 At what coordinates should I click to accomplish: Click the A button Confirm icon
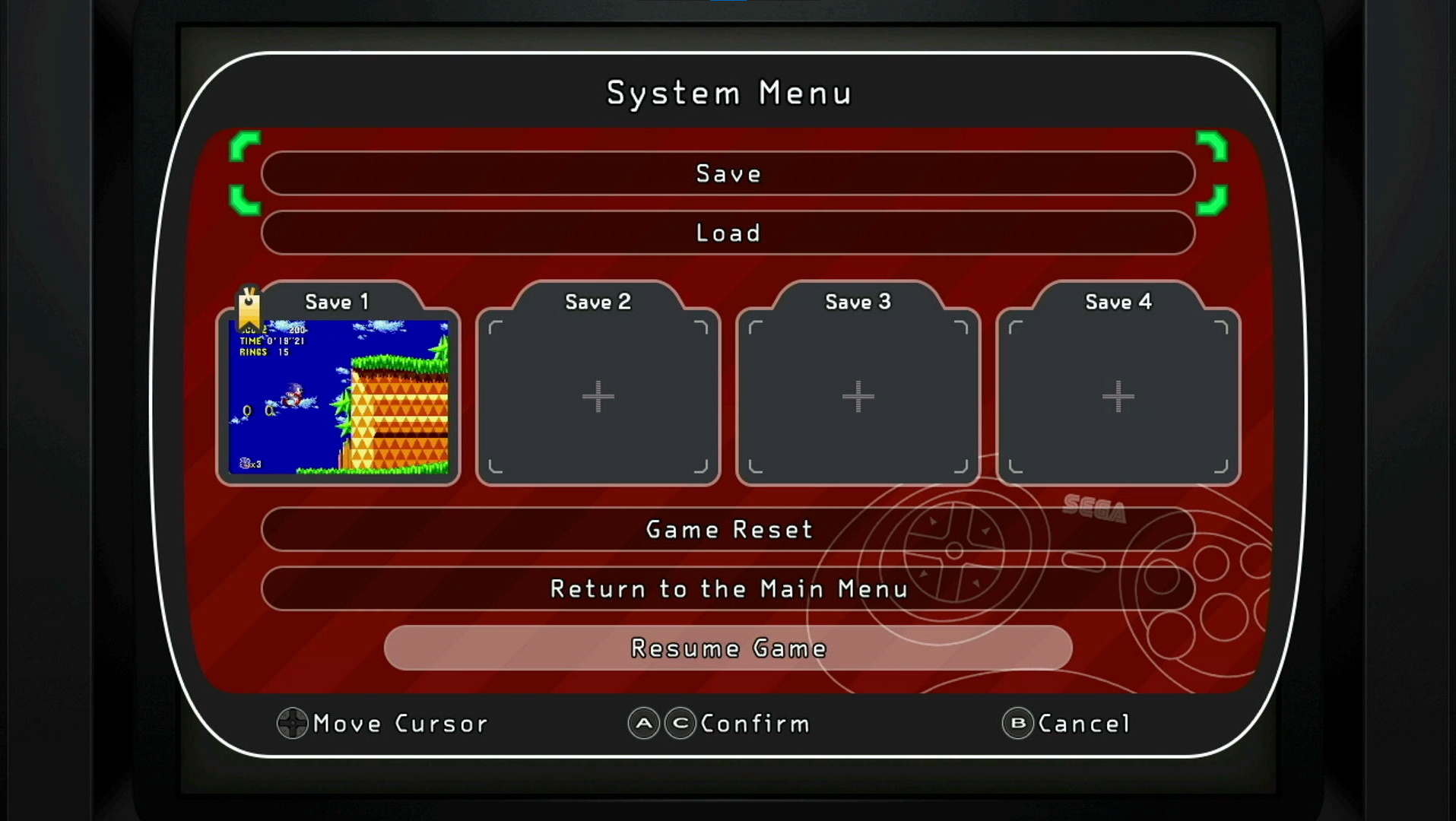(x=643, y=724)
